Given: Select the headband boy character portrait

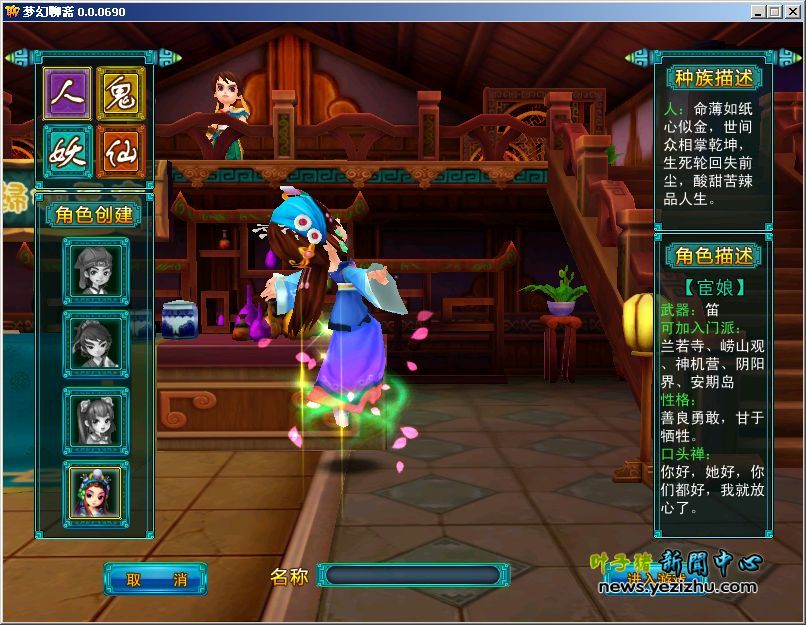Looking at the screenshot, I should click(x=96, y=269).
